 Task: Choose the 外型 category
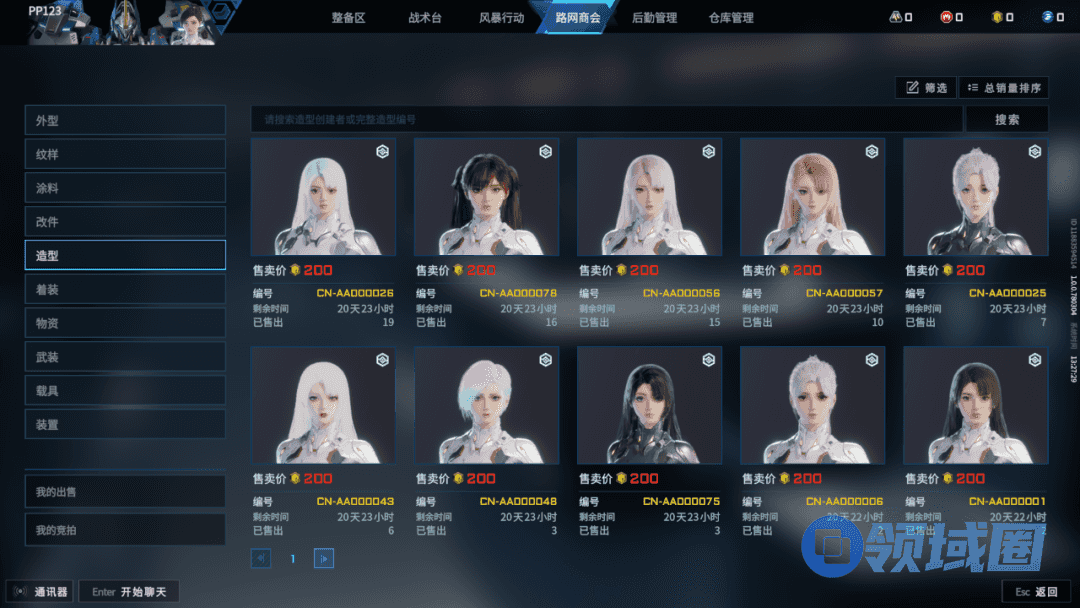125,121
